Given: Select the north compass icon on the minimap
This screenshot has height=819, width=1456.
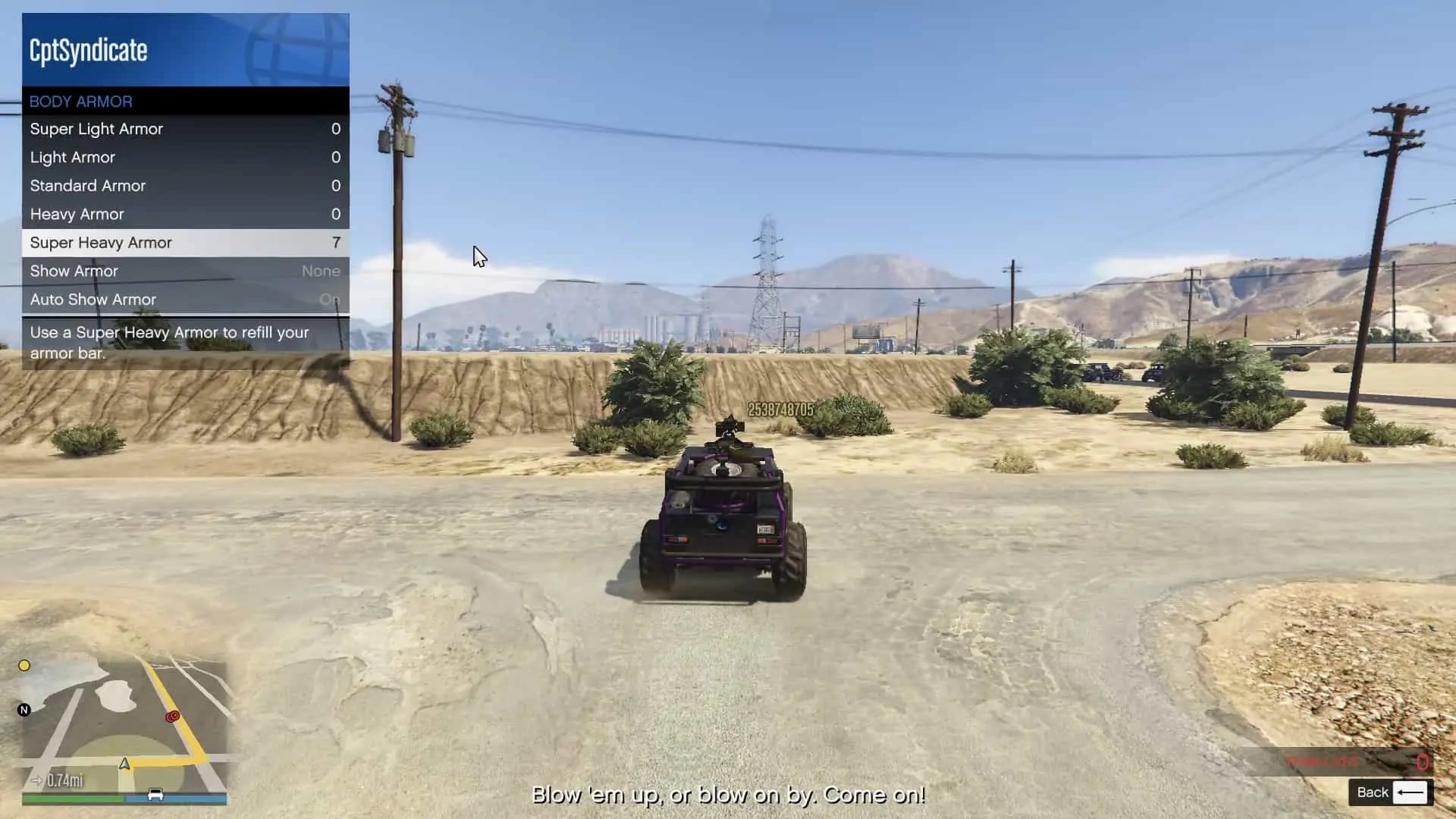Looking at the screenshot, I should click(25, 710).
